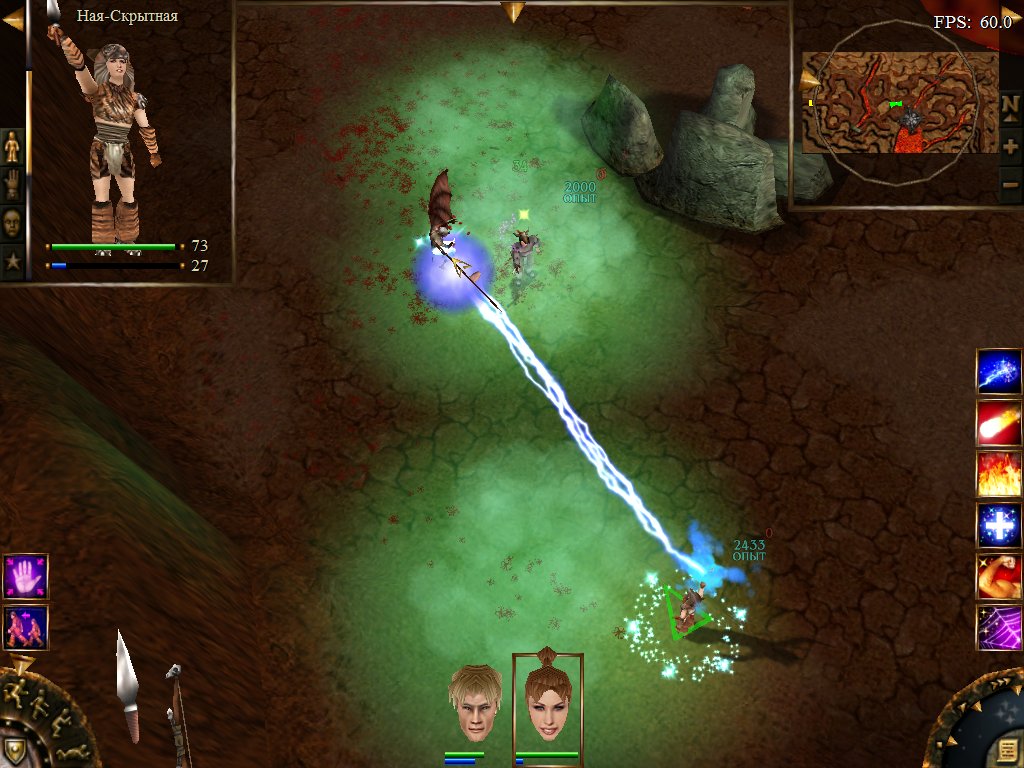
Task: Zoom in the minimap with plus
Action: coord(1011,146)
